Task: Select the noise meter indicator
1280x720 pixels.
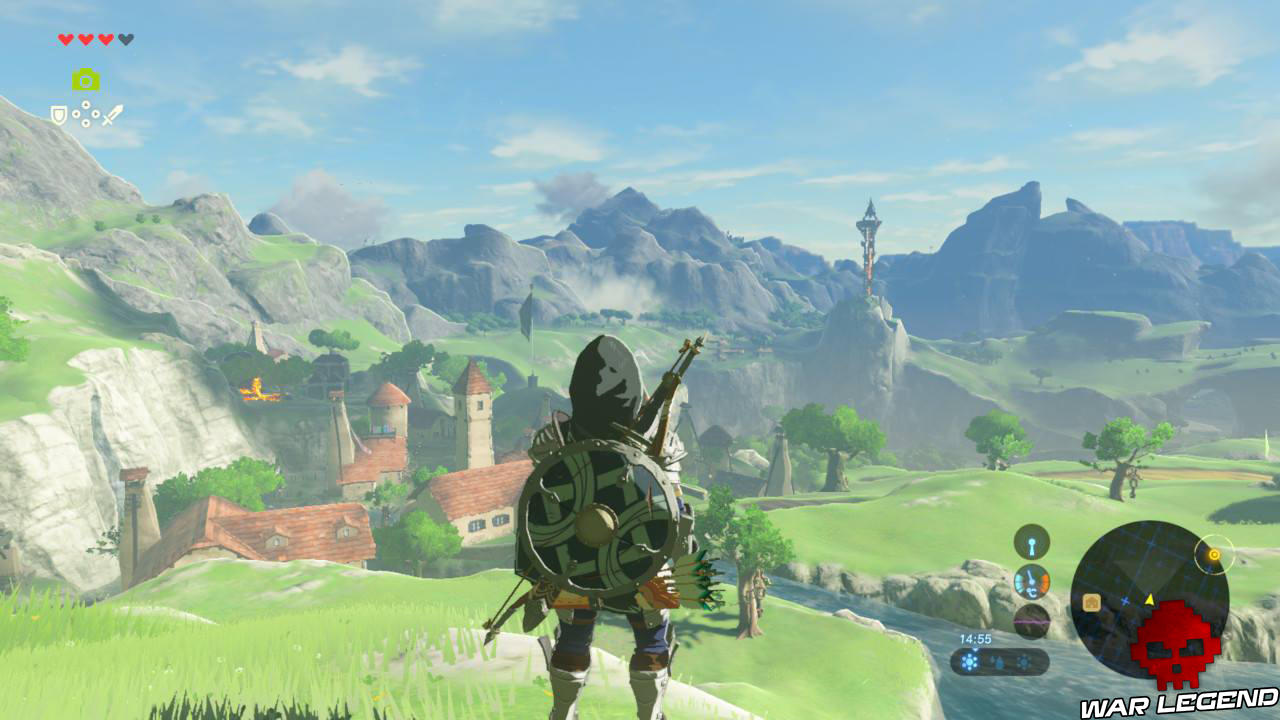Action: pos(1032,621)
